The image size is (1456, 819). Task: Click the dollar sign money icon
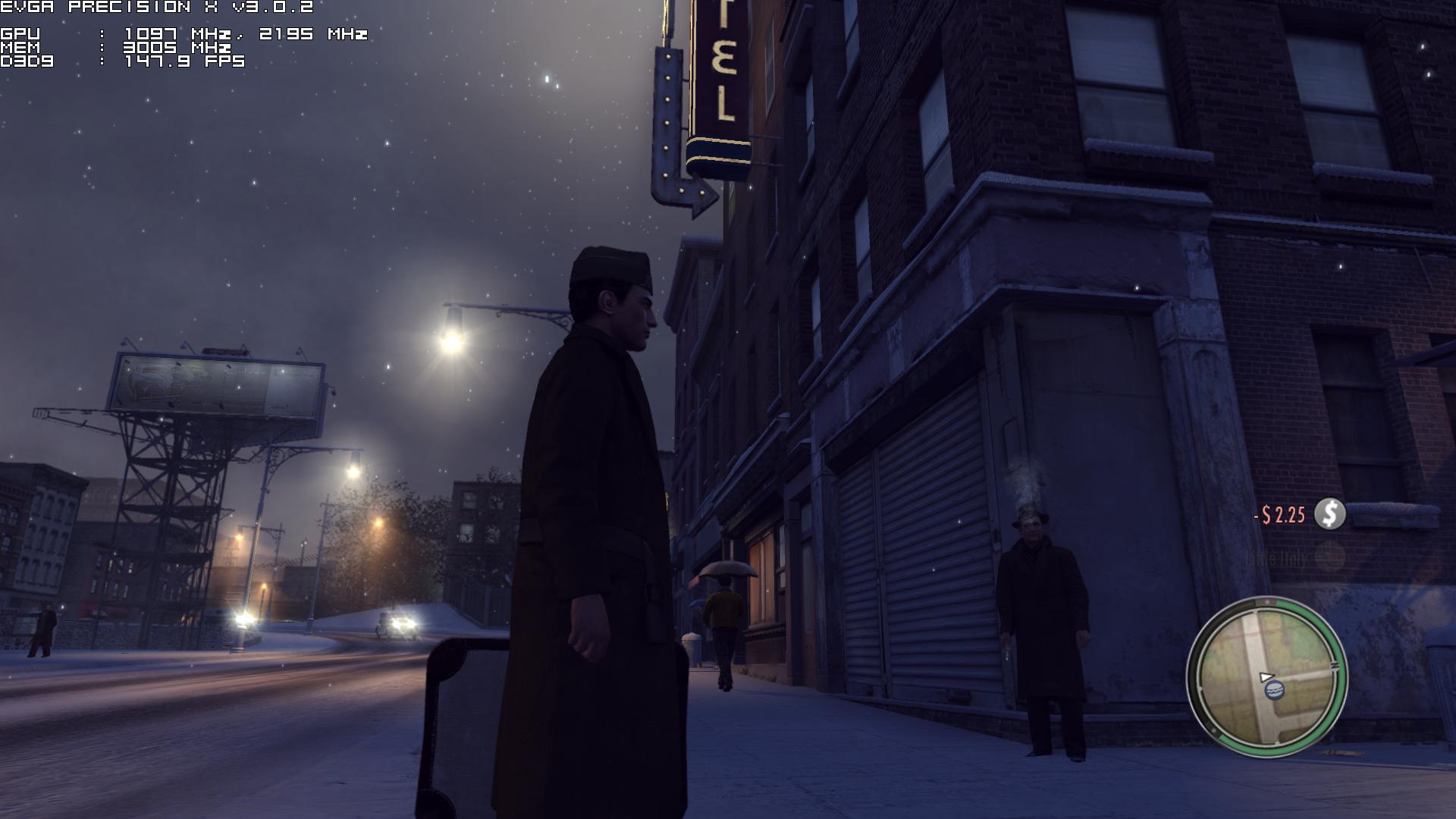pyautogui.click(x=1329, y=514)
